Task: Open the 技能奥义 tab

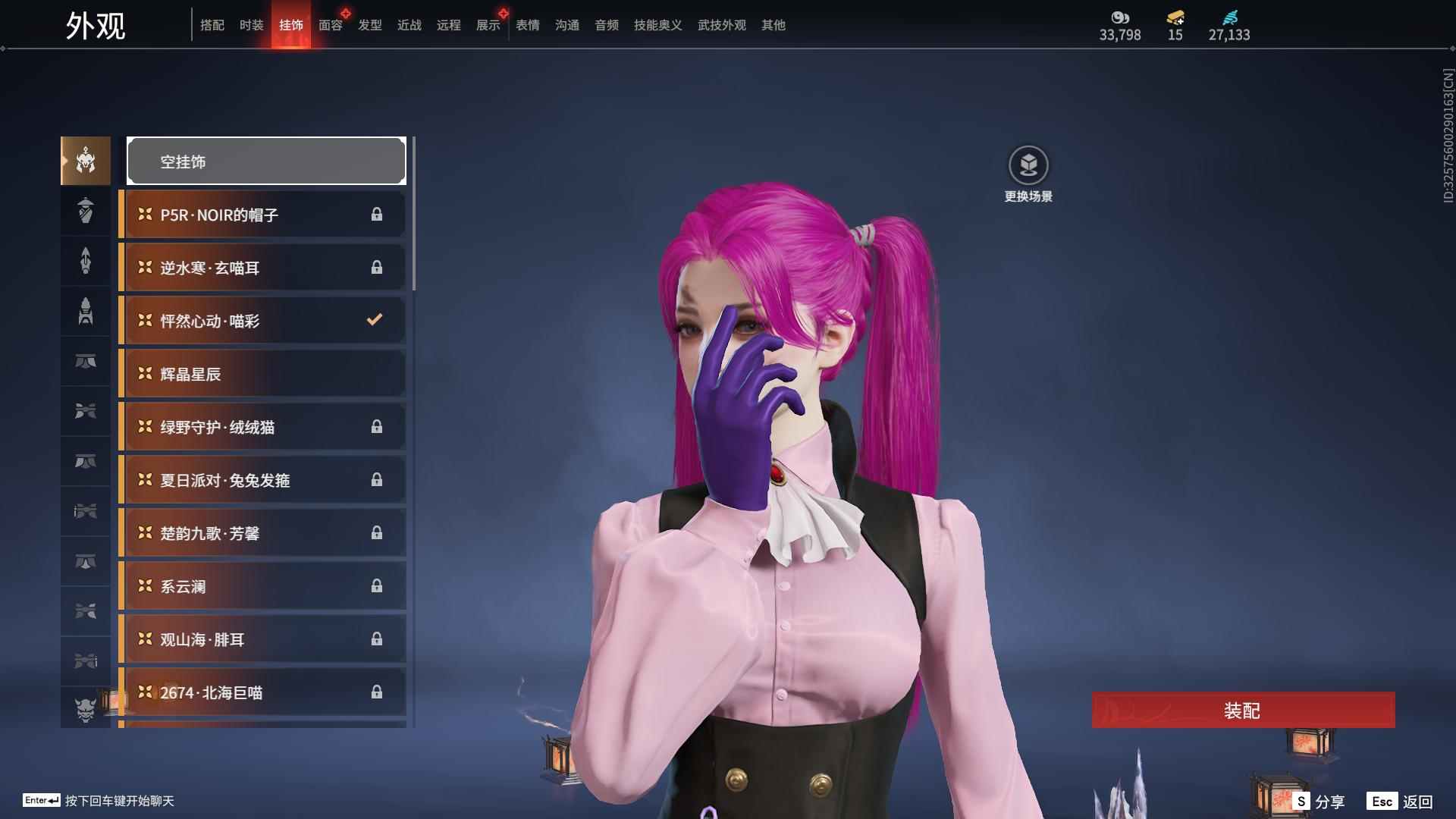Action: (x=658, y=25)
